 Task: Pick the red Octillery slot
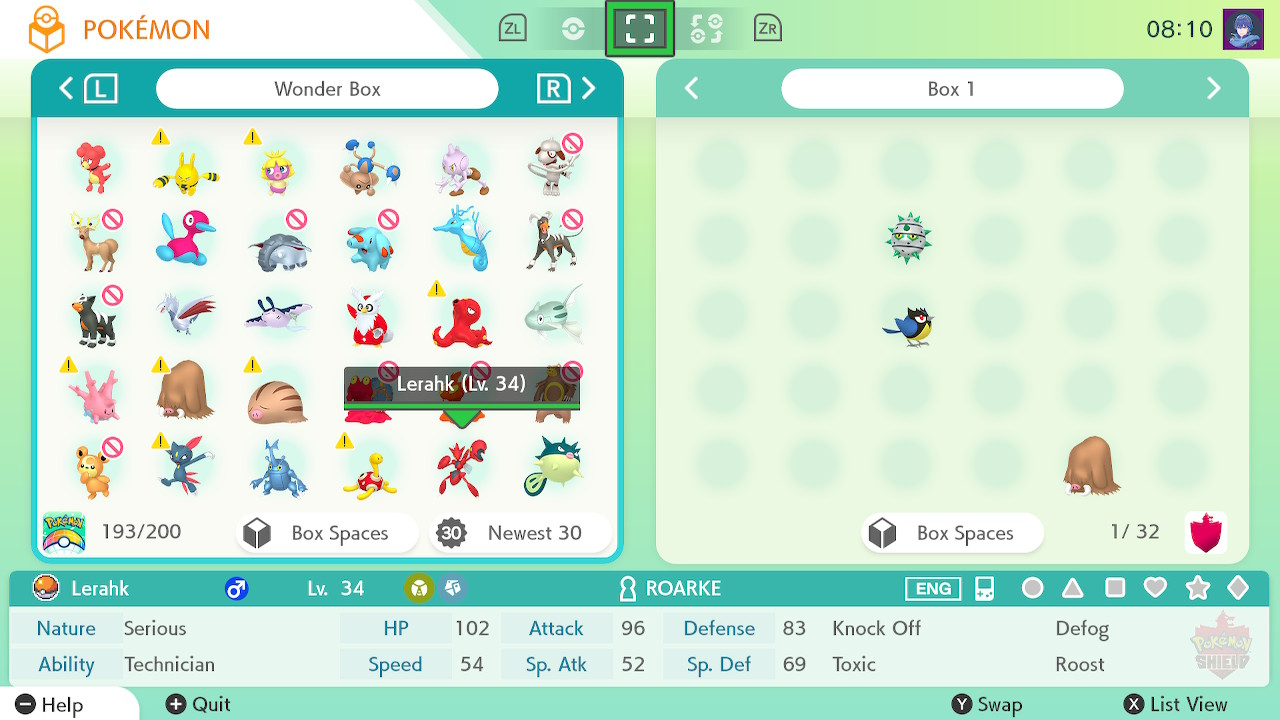coord(461,320)
